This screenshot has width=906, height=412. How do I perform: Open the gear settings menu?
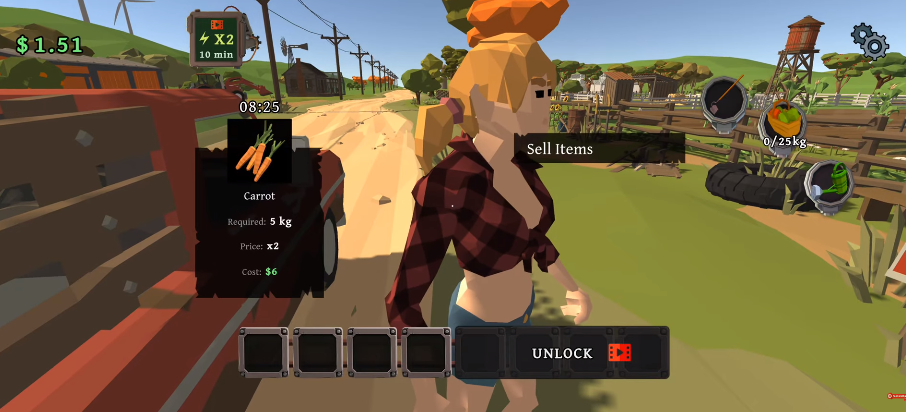point(869,40)
